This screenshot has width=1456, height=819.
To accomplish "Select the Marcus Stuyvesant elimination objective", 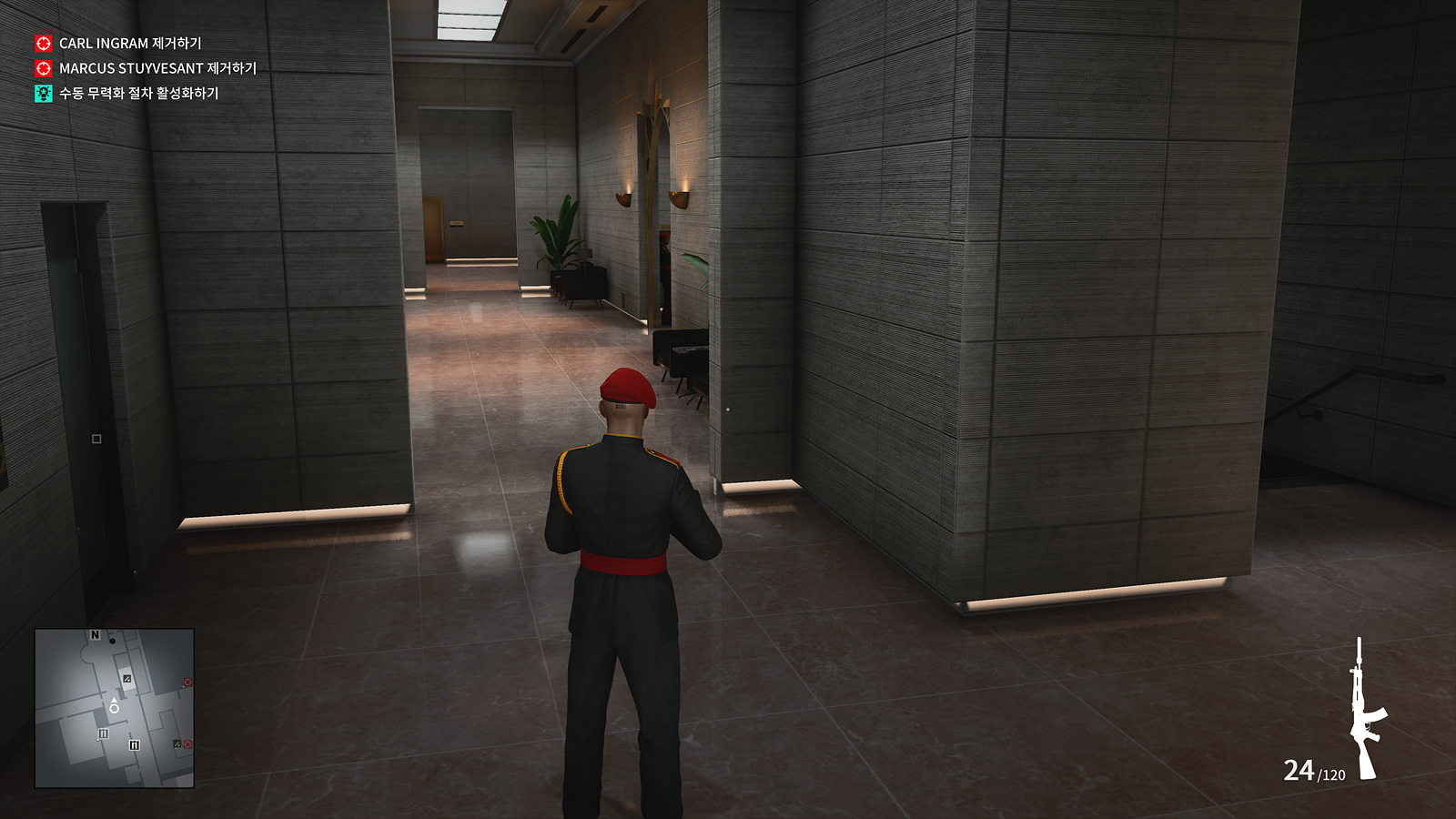I will (157, 68).
